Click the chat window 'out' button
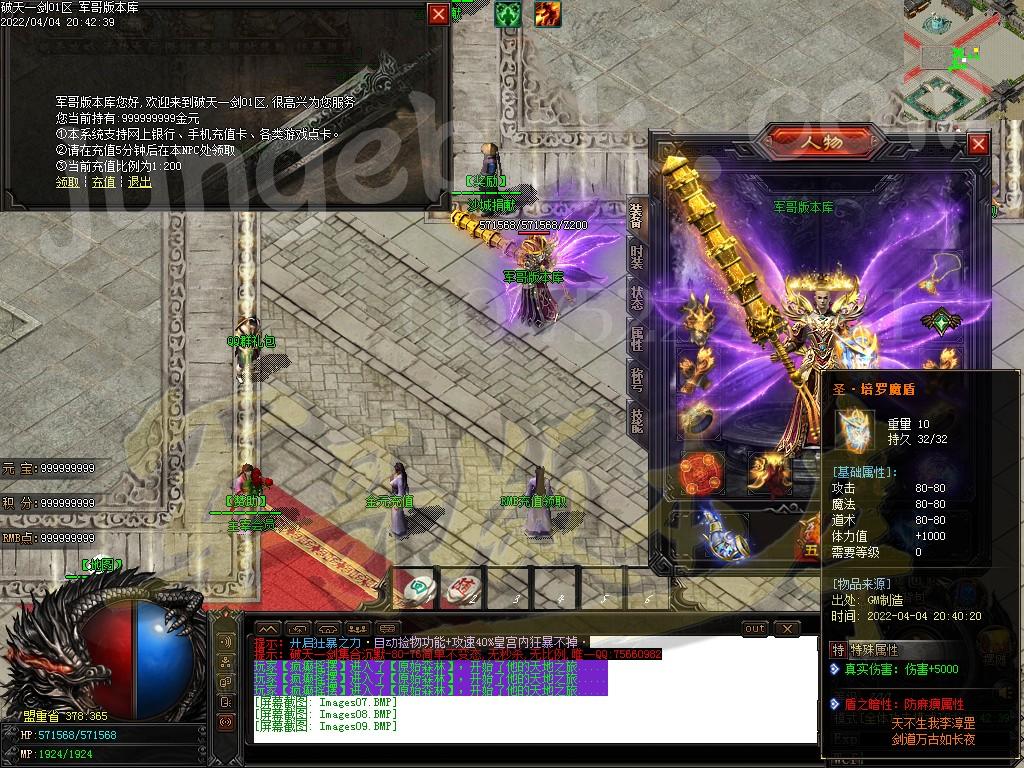Screen dimensions: 1024x768 coord(755,628)
